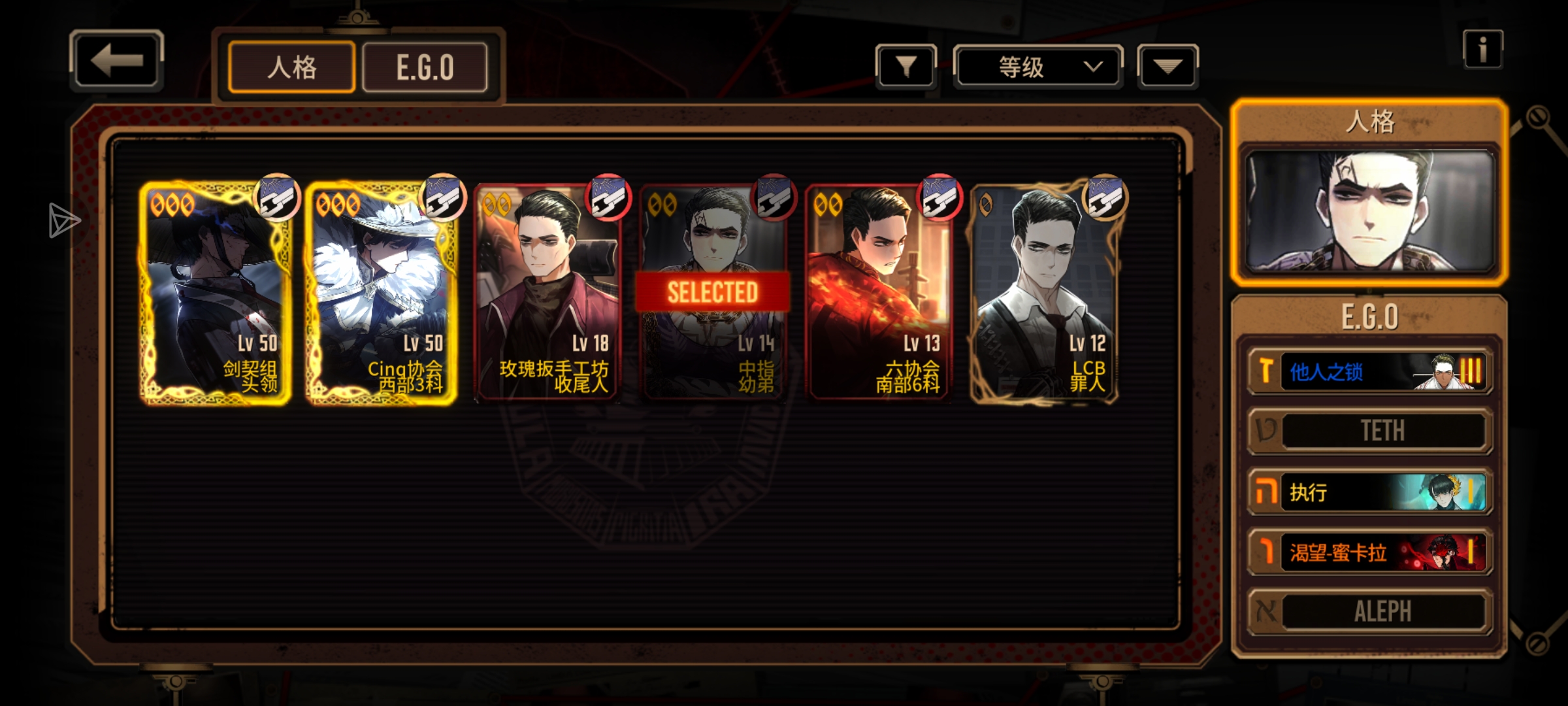The image size is (1568, 706).
Task: Open the empty ALEPH E.G.O slot
Action: (1369, 612)
